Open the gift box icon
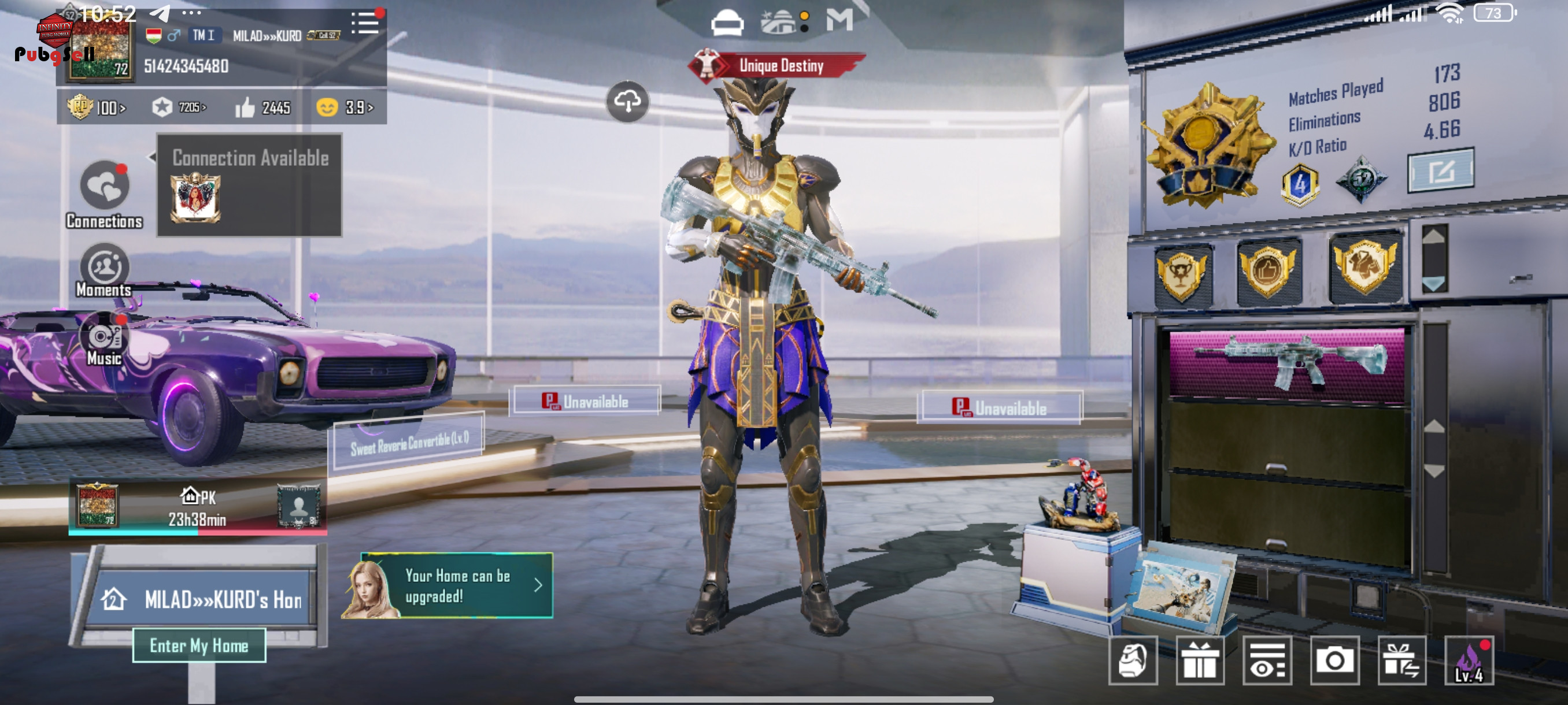This screenshot has height=705, width=1568. [x=1199, y=661]
